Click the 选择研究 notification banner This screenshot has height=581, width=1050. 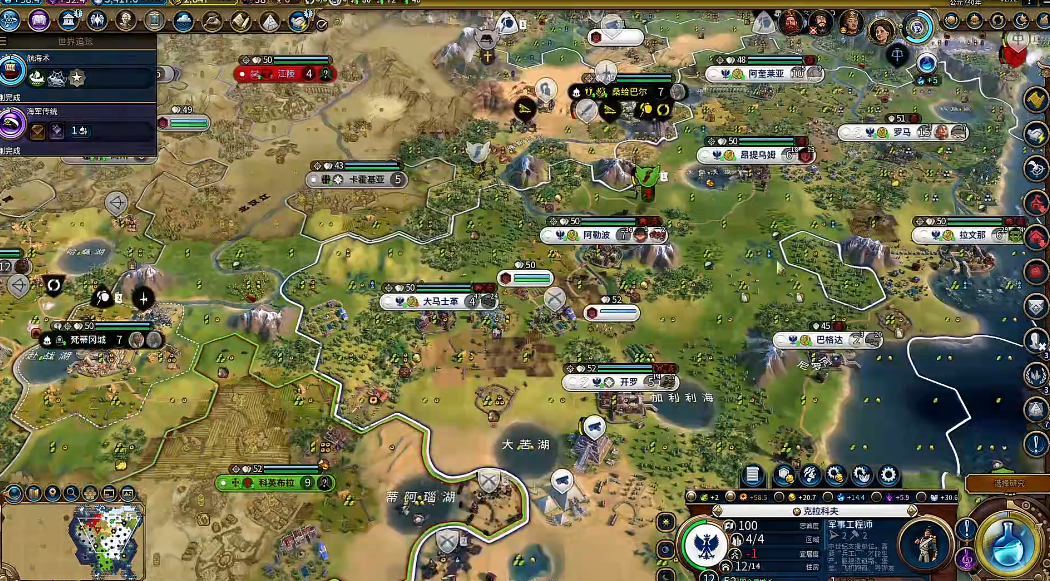point(1006,483)
